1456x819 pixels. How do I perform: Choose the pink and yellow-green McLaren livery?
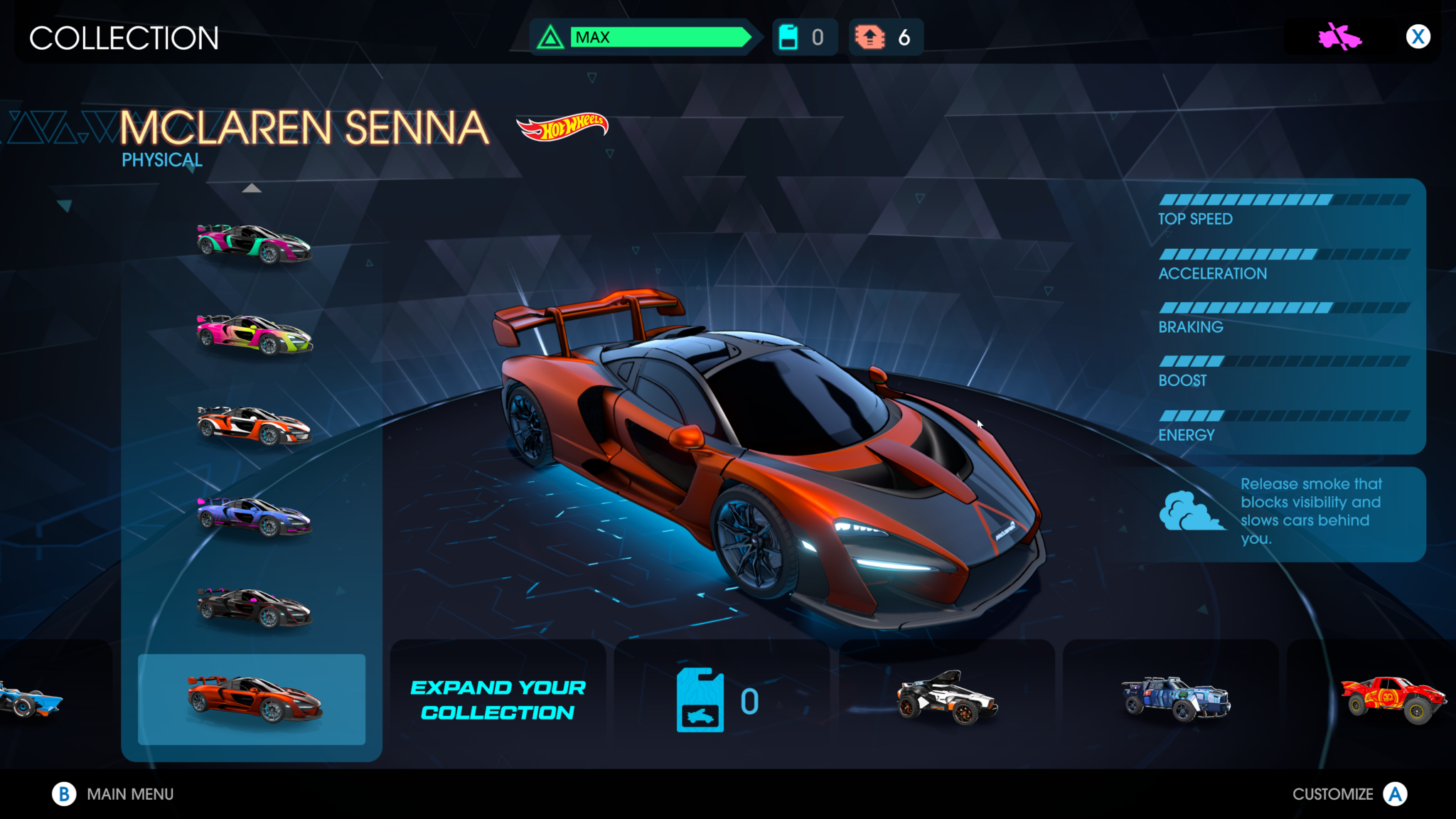click(x=254, y=334)
